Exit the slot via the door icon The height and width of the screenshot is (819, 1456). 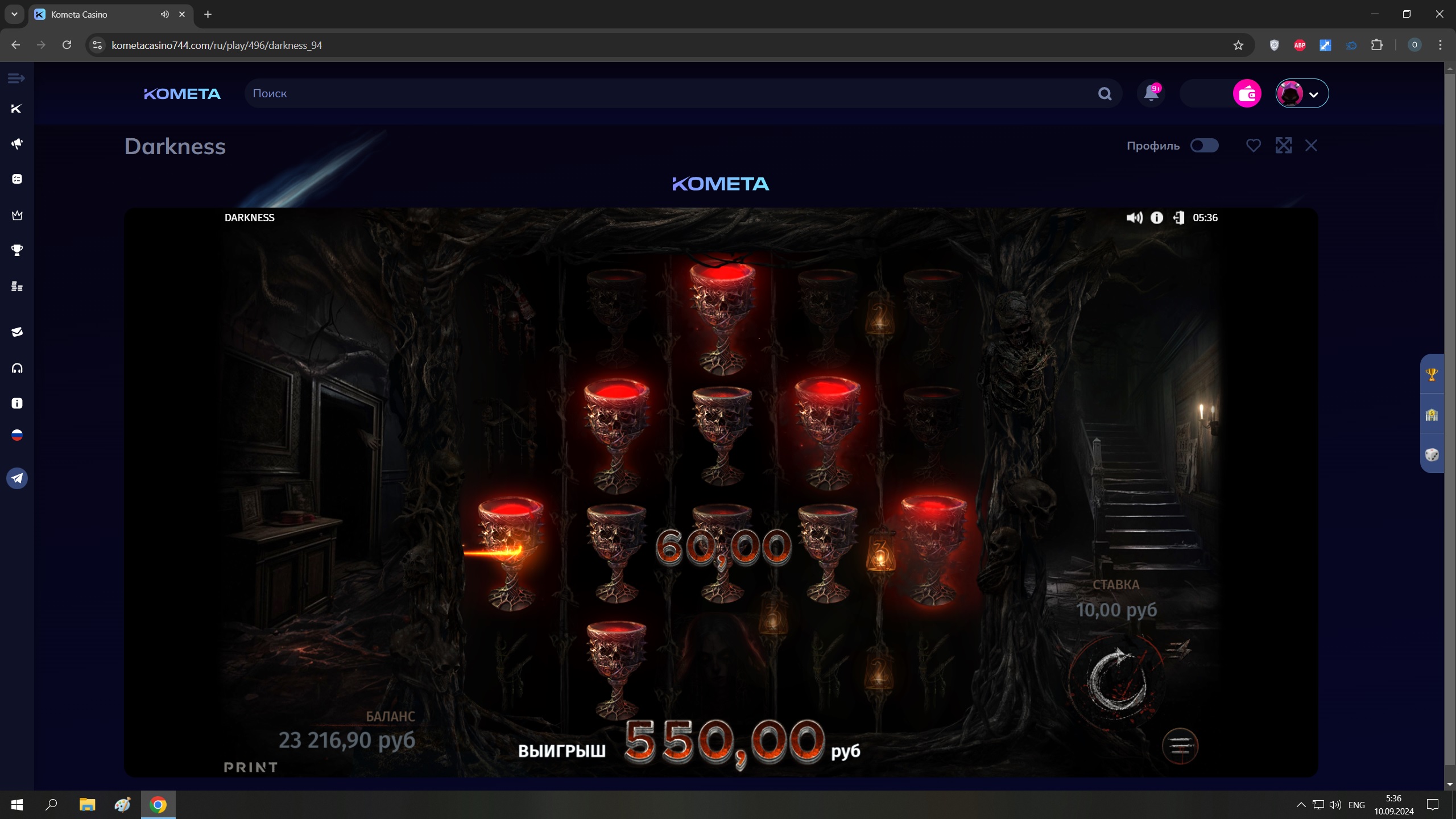(x=1178, y=218)
